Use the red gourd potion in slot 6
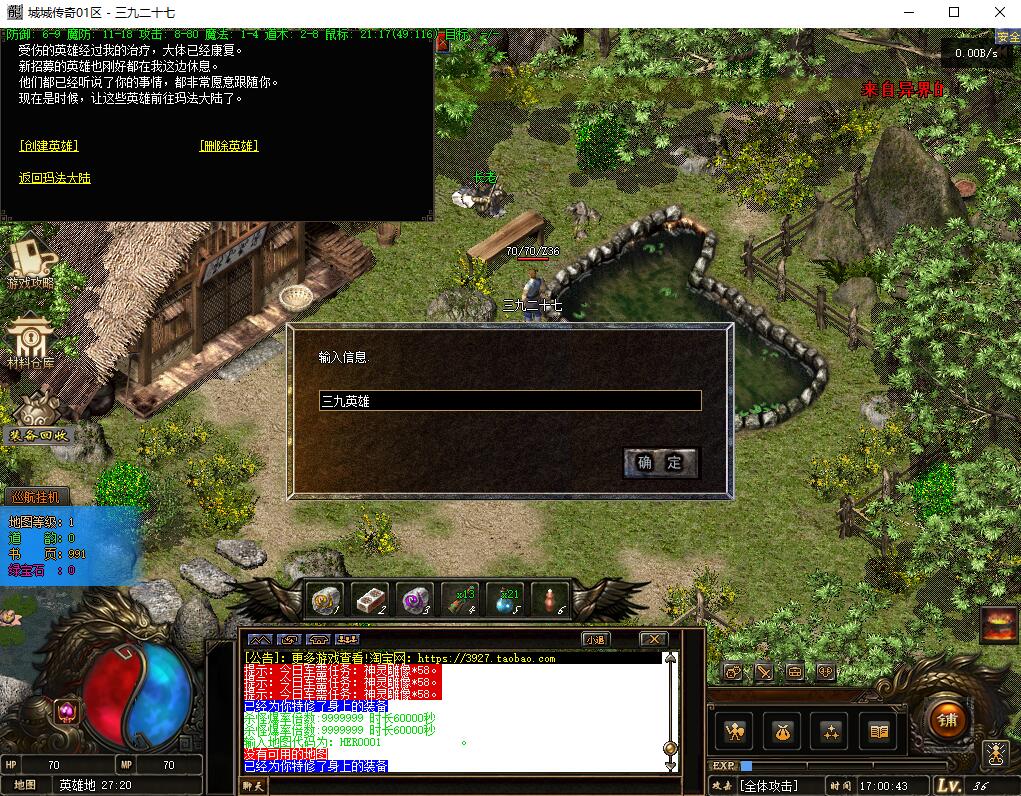The height and width of the screenshot is (796, 1021). pyautogui.click(x=551, y=598)
